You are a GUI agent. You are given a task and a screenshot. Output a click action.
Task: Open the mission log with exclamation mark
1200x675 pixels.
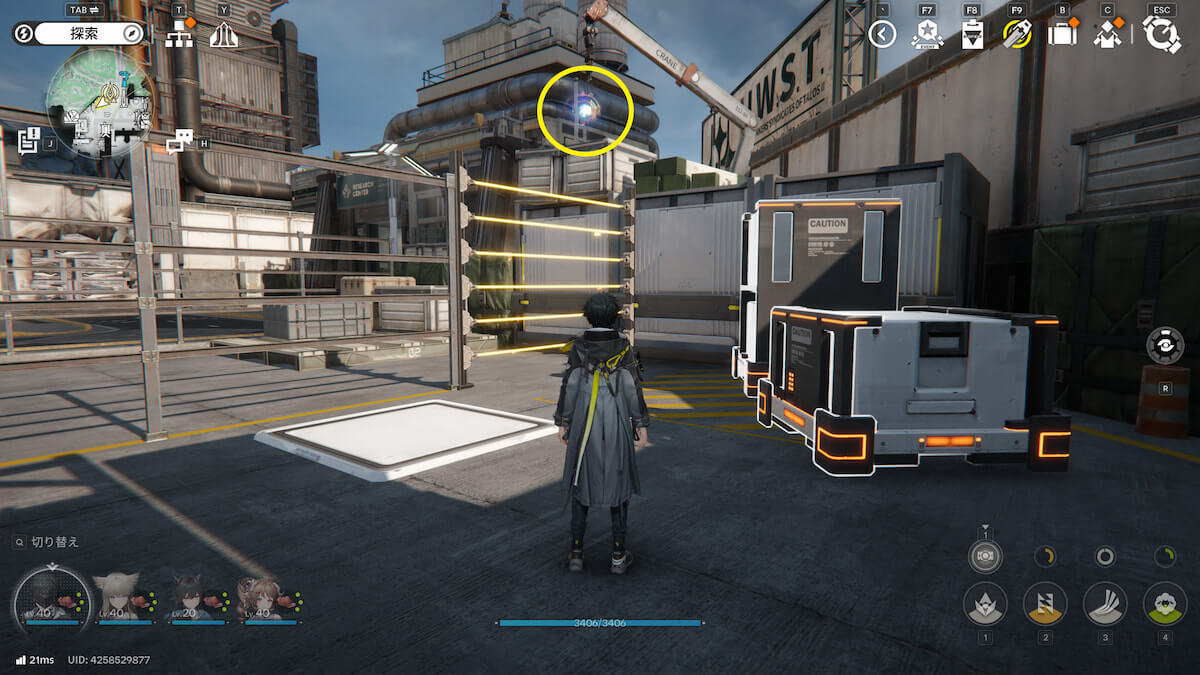coord(29,139)
